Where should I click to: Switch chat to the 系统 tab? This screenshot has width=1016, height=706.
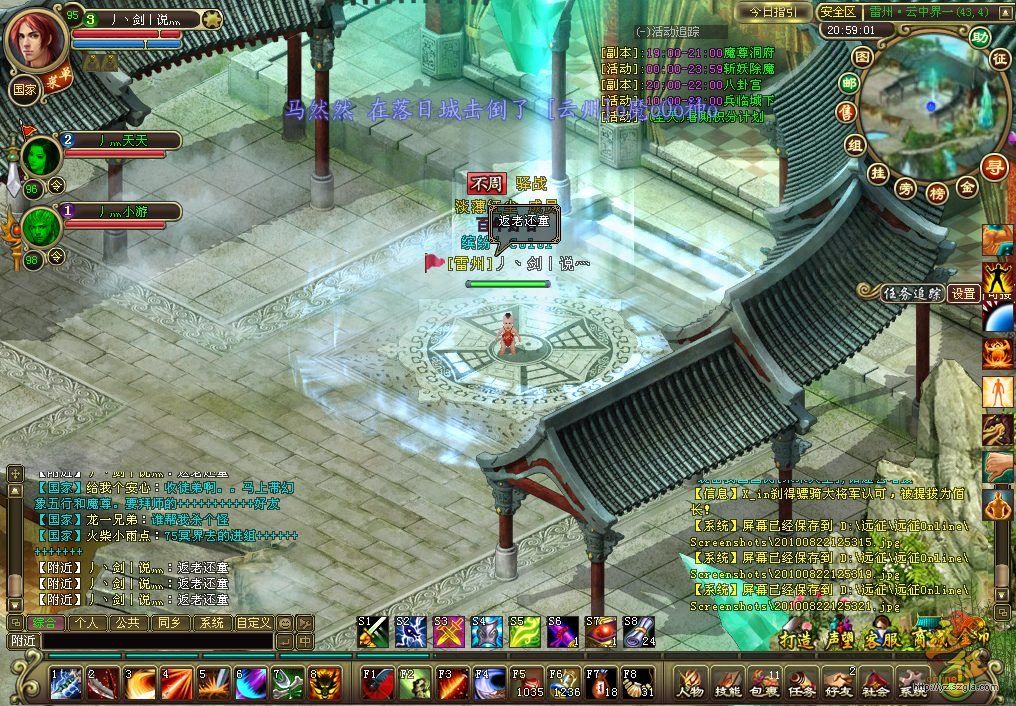211,622
